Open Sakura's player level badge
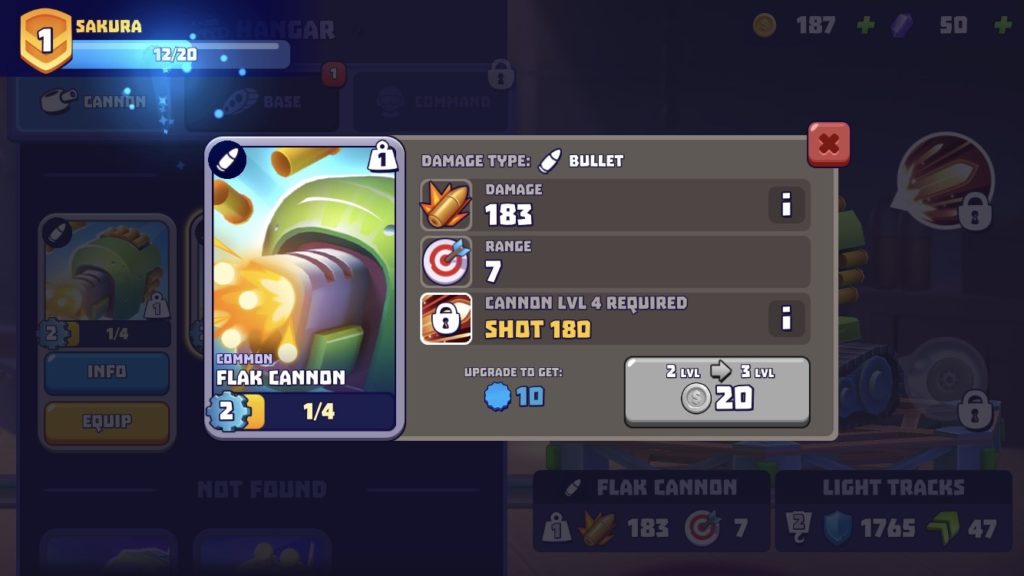 (x=46, y=40)
